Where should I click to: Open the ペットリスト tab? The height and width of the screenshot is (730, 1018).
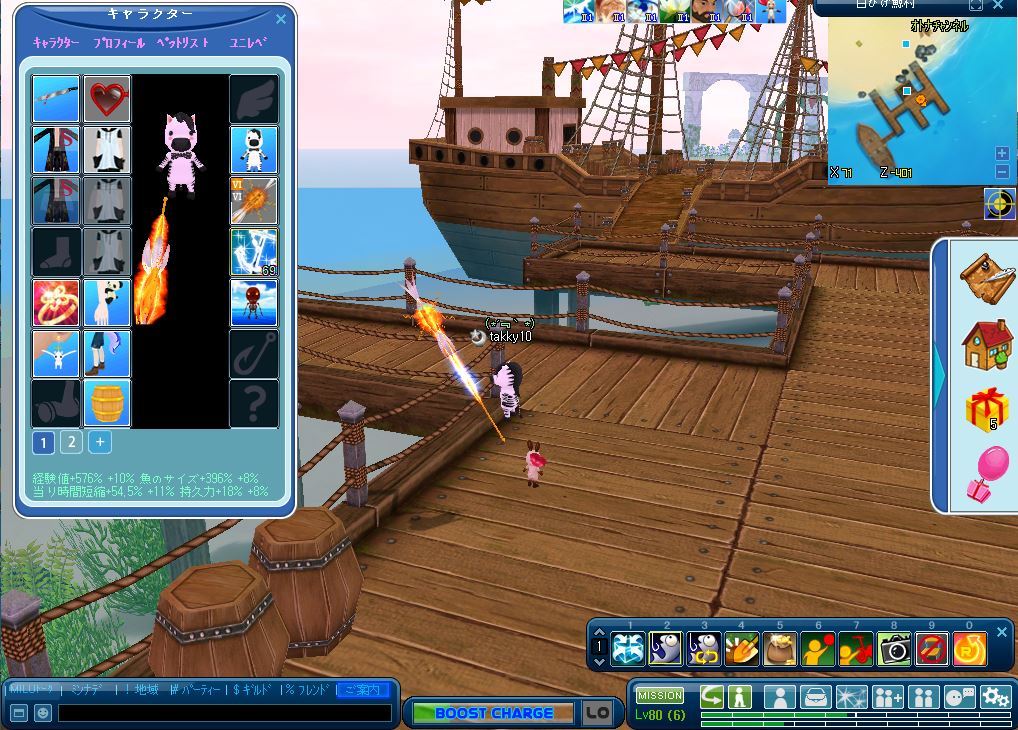click(183, 43)
